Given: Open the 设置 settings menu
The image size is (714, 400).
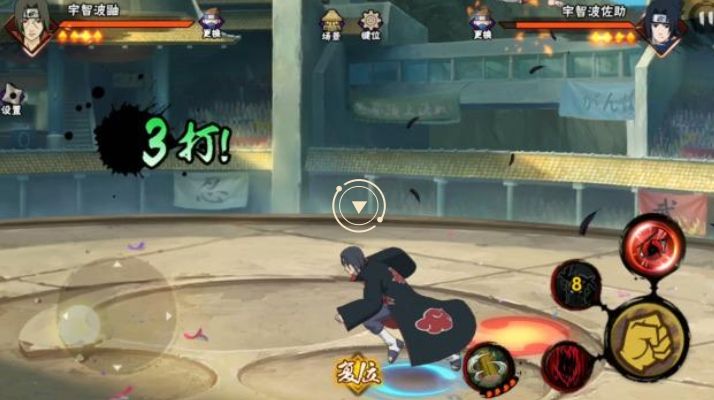Looking at the screenshot, I should [11, 98].
